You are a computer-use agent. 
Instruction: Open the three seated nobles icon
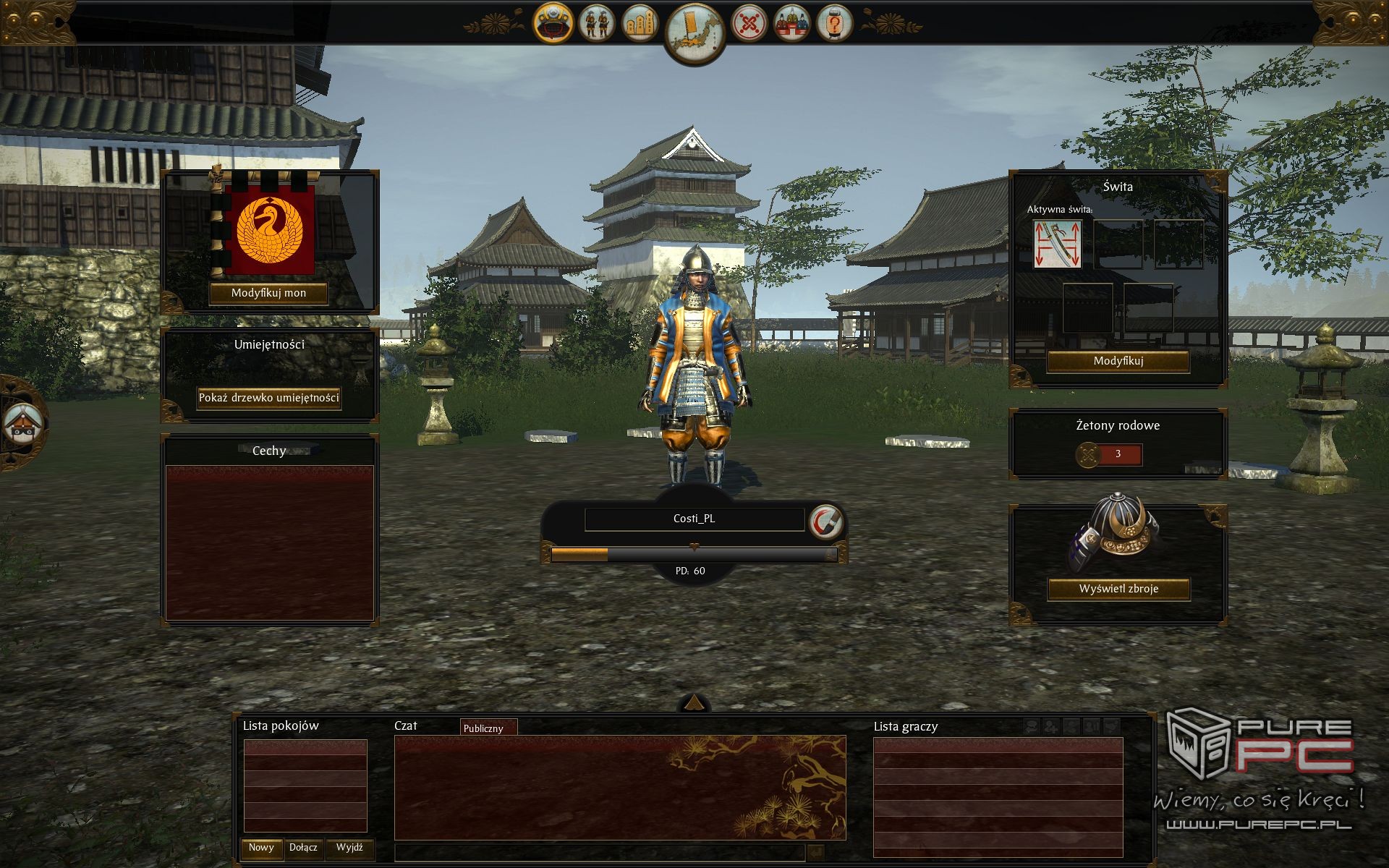[791, 24]
